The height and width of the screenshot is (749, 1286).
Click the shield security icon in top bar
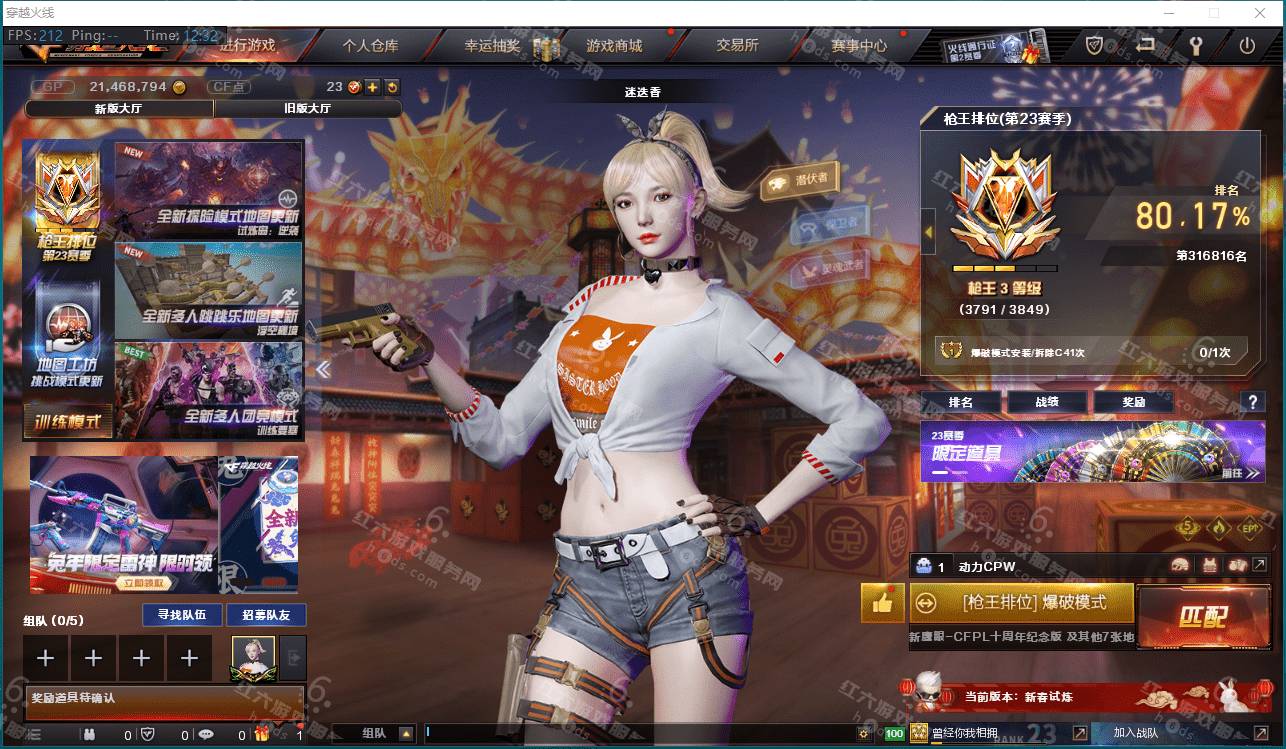click(1094, 45)
